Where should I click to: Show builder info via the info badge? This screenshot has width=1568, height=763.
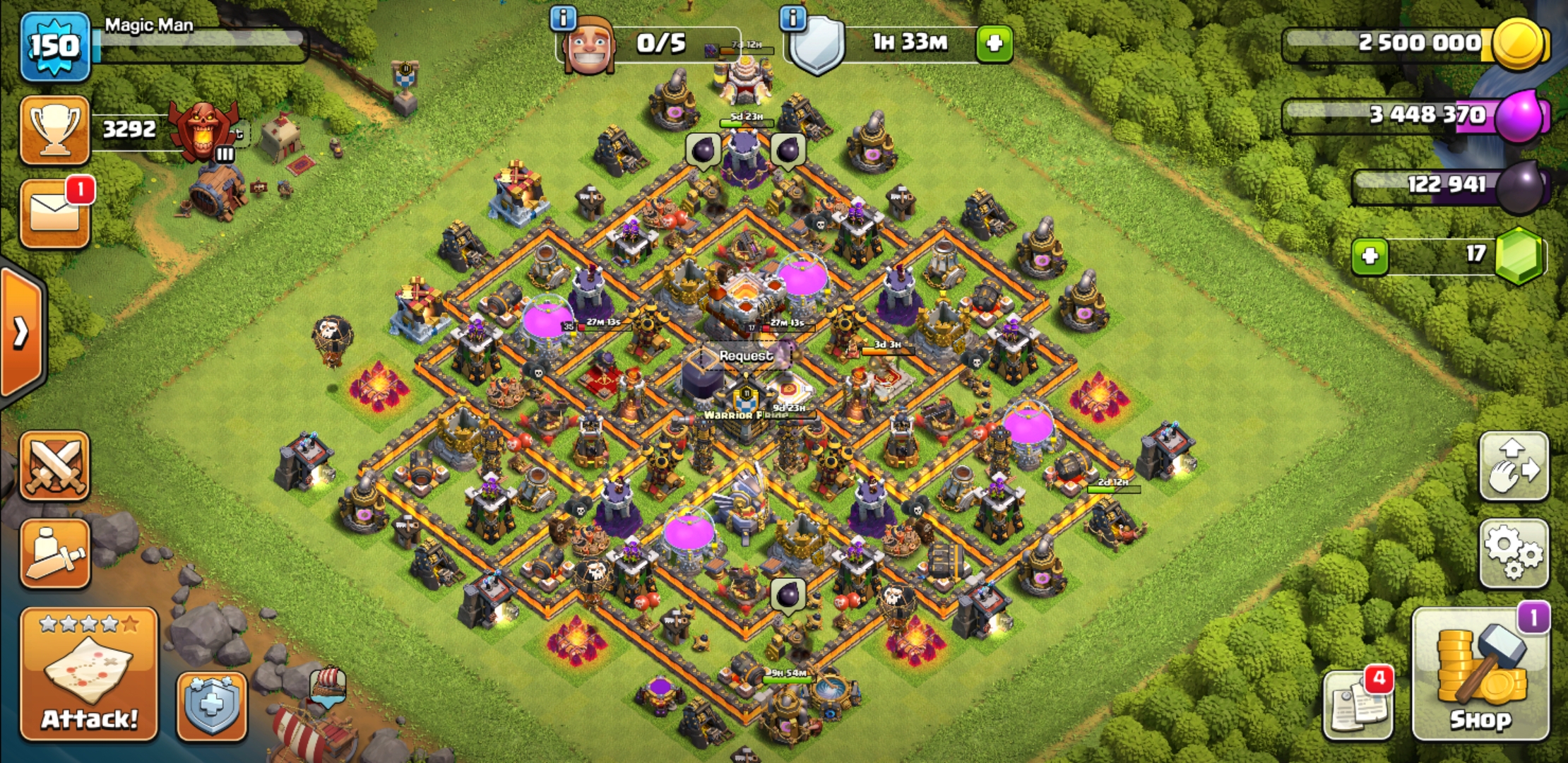563,18
